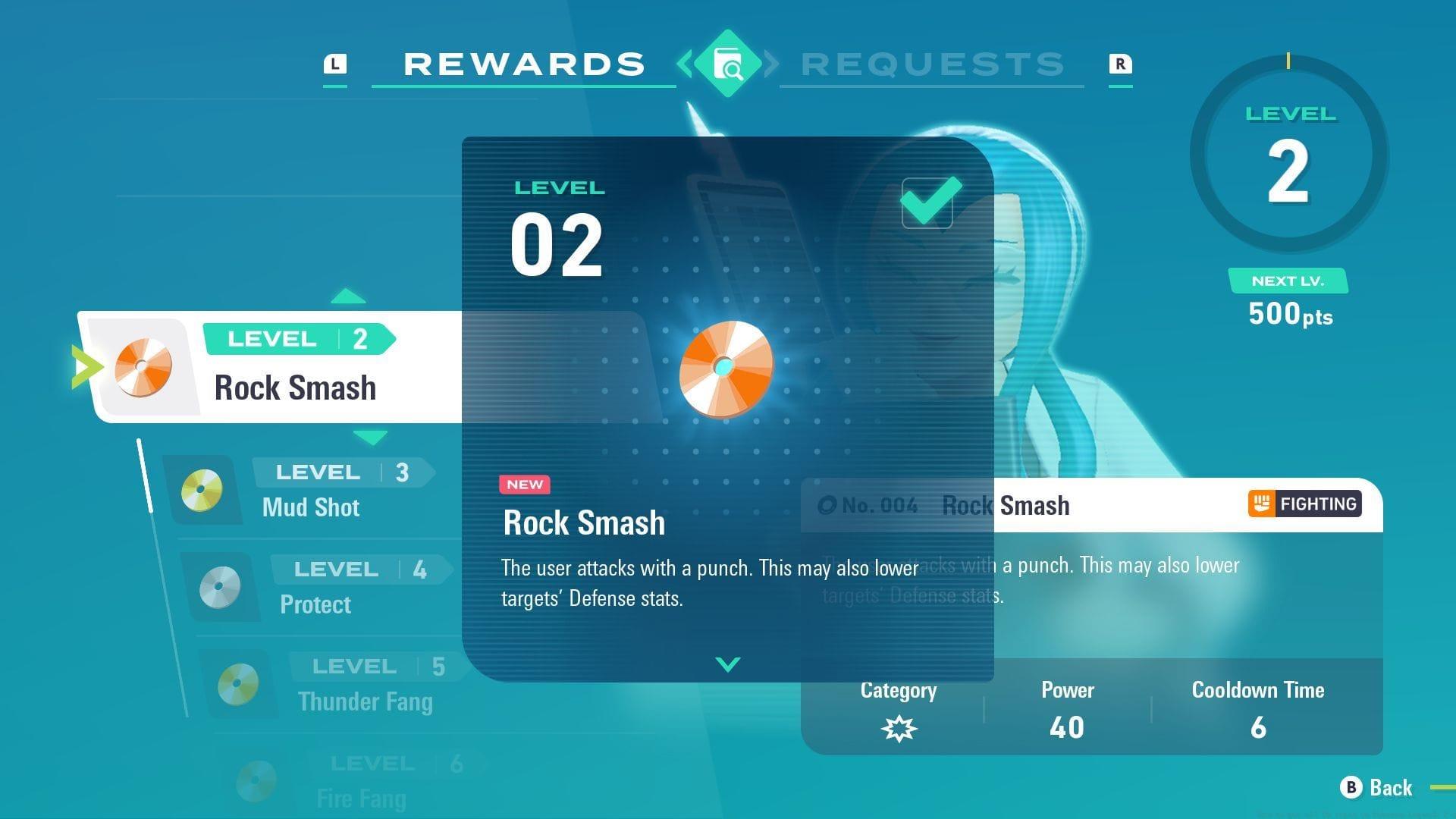Select the REWARDS tab
1456x819 pixels.
pyautogui.click(x=523, y=64)
